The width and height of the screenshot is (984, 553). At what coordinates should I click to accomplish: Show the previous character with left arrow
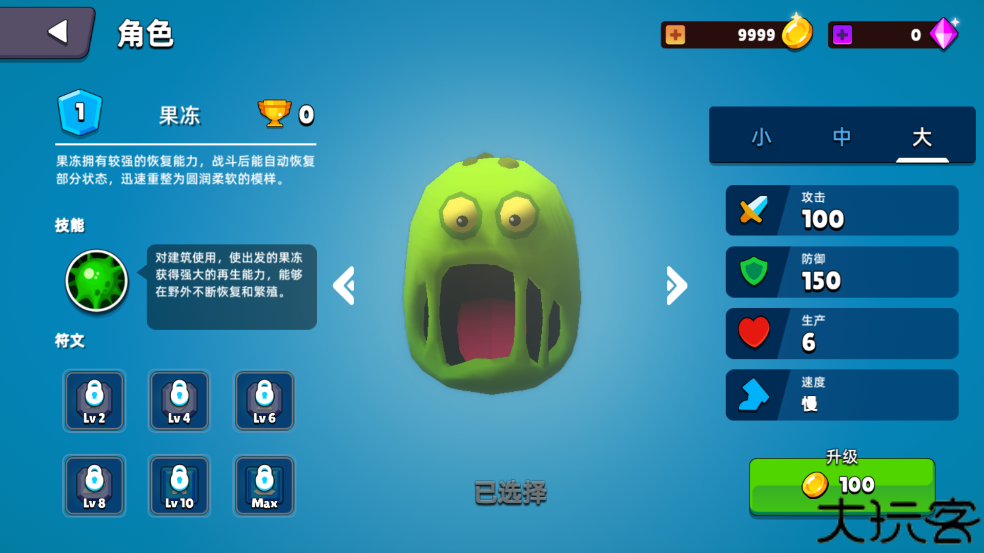(x=344, y=286)
